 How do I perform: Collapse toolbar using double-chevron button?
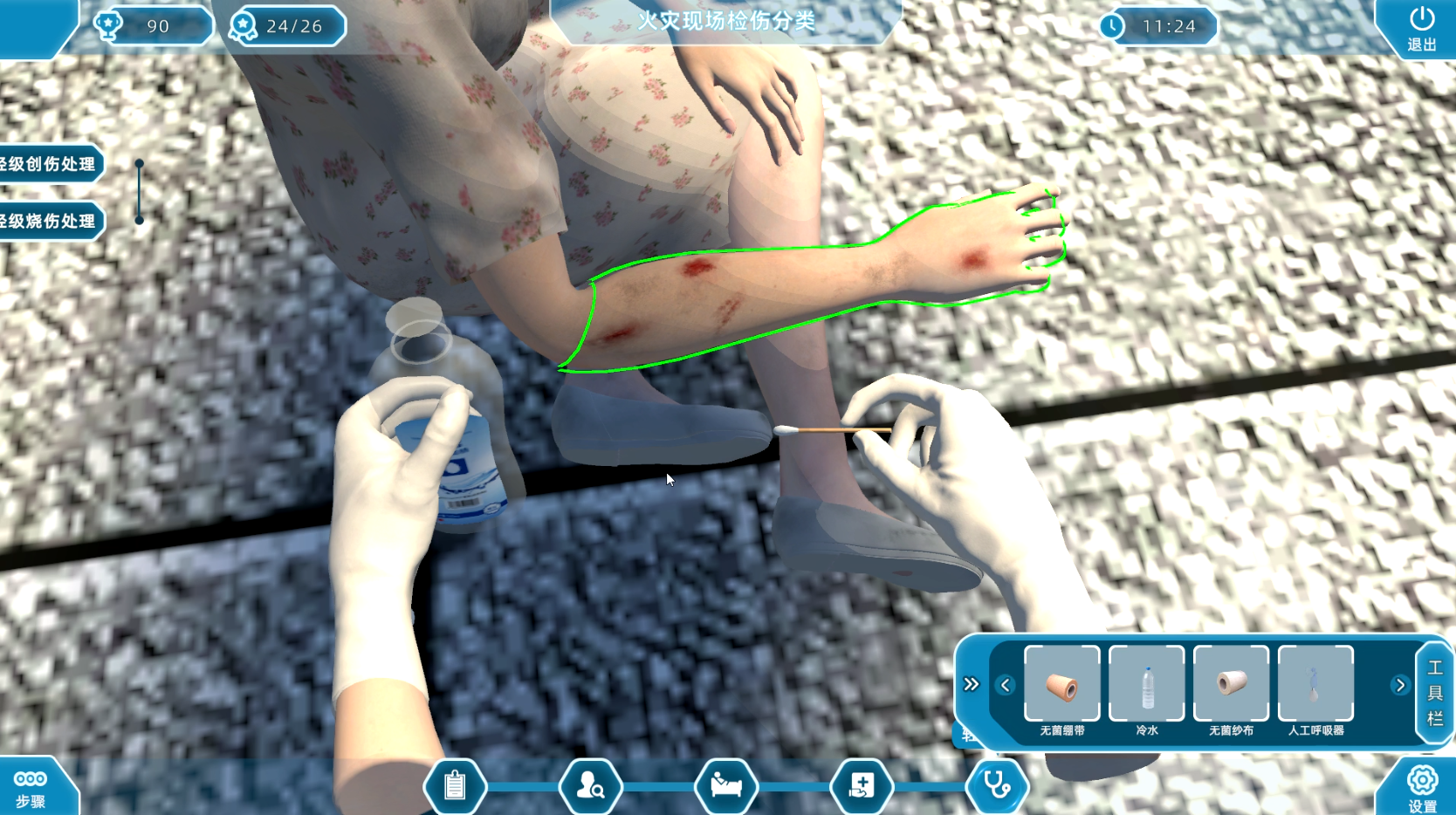[972, 684]
